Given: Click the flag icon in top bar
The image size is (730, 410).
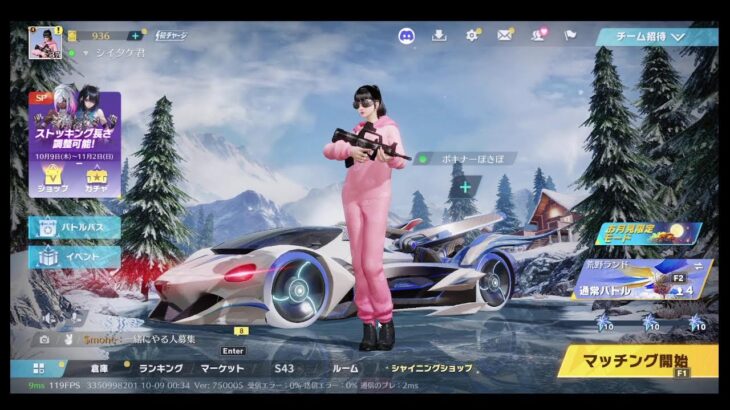Looking at the screenshot, I should (x=570, y=36).
